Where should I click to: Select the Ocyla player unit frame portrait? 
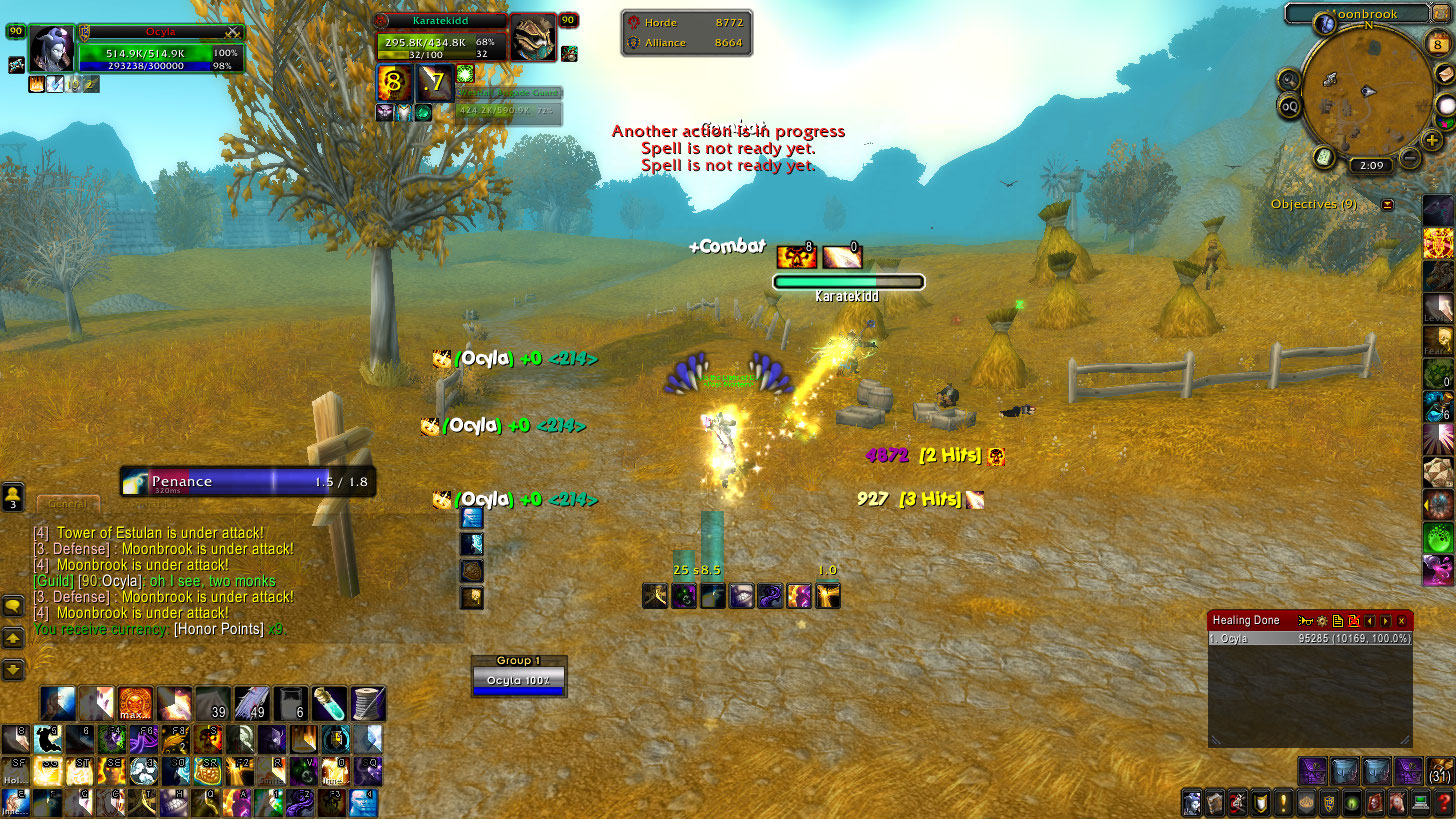click(x=50, y=50)
